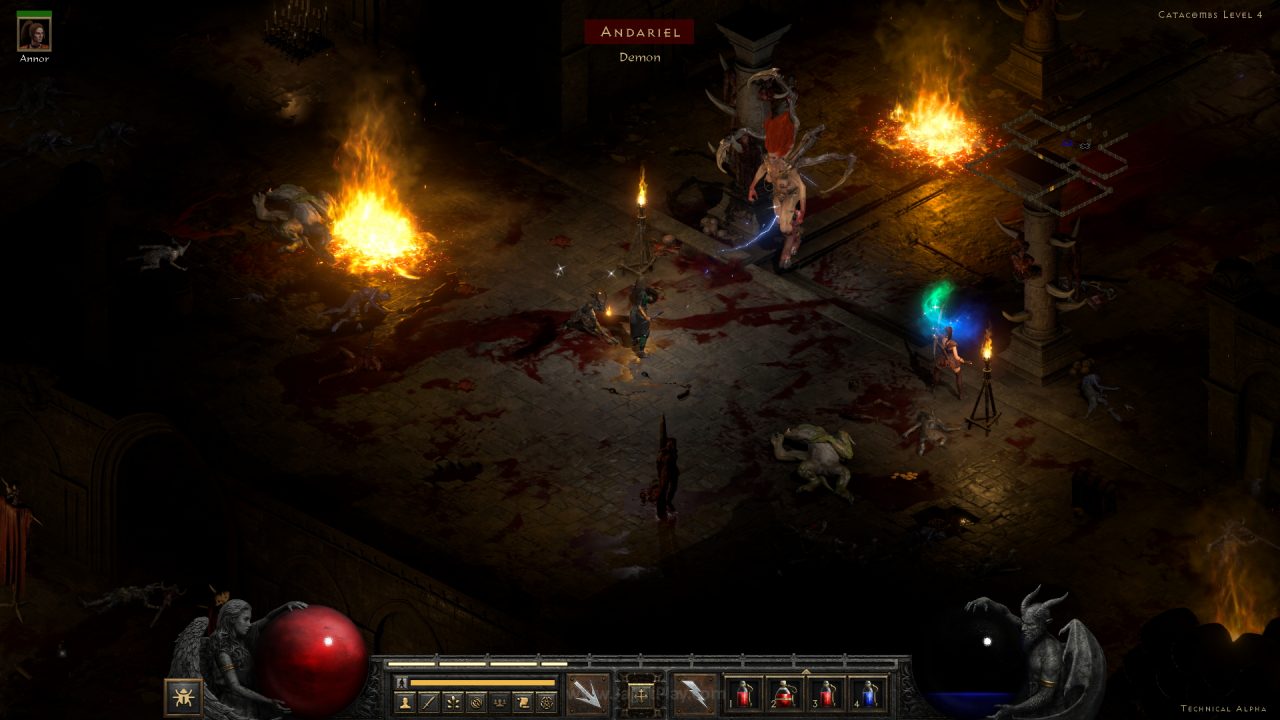Select the mercenary portrait of Annor
This screenshot has width=1280, height=720.
point(34,34)
